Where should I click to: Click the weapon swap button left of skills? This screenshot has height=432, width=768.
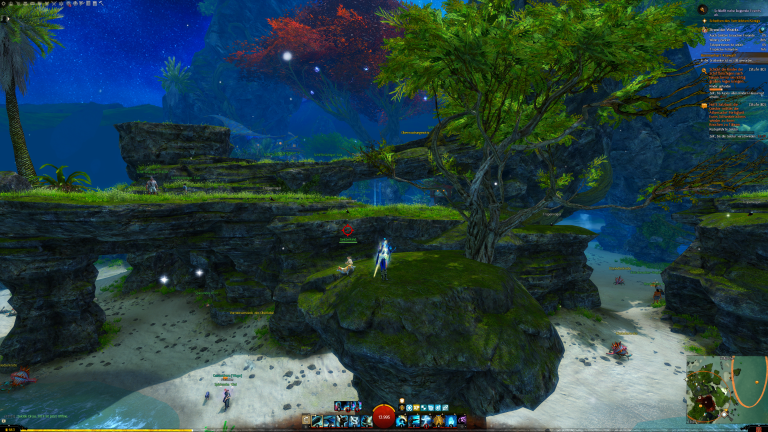tap(306, 421)
